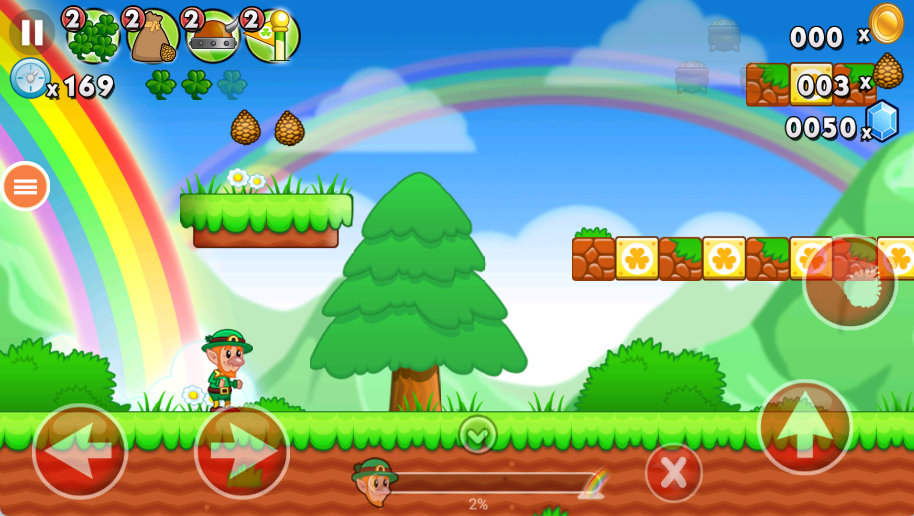Pause the game
Image resolution: width=914 pixels, height=516 pixels.
32,32
